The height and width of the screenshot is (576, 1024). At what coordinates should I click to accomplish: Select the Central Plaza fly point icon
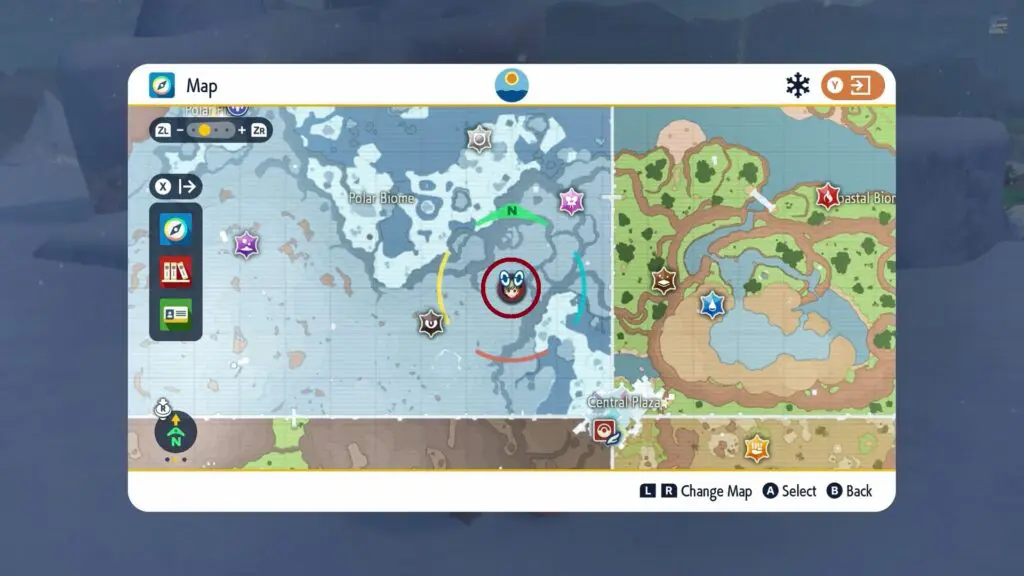tap(604, 430)
